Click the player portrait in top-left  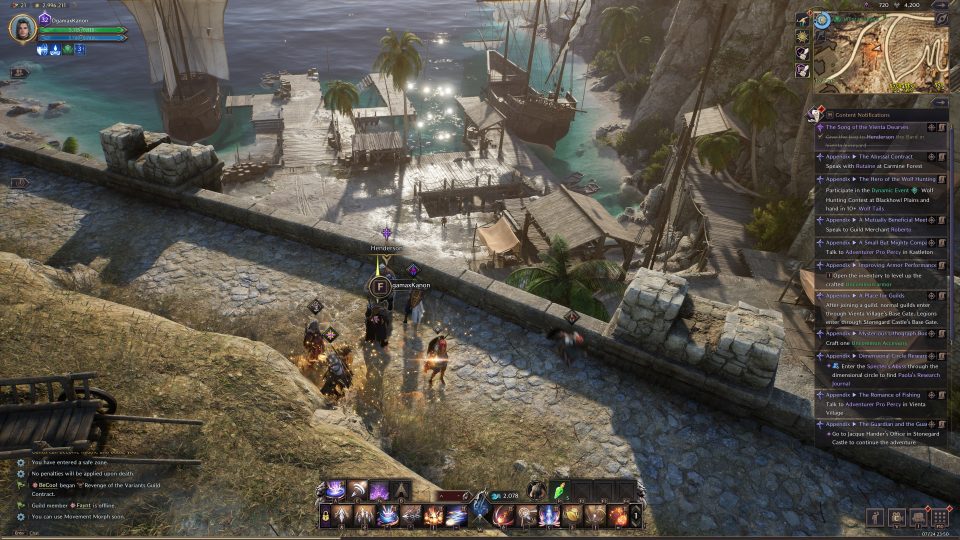tap(22, 29)
